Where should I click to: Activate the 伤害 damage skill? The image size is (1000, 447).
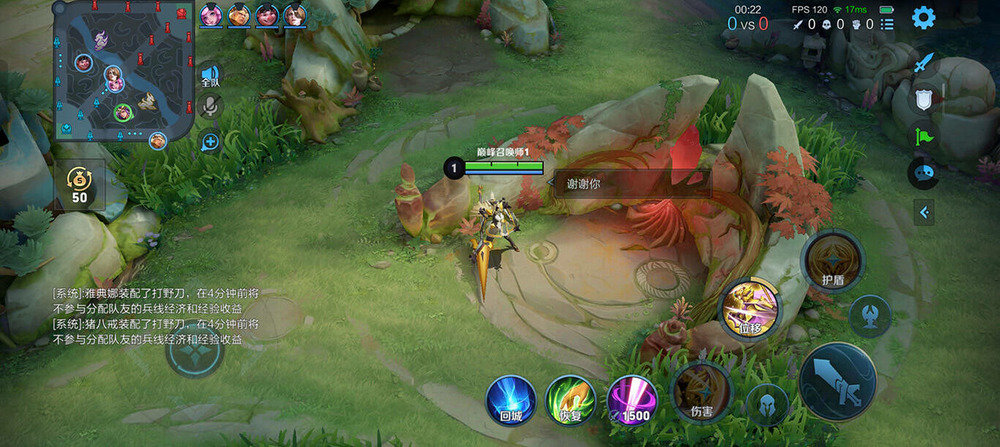(x=701, y=391)
